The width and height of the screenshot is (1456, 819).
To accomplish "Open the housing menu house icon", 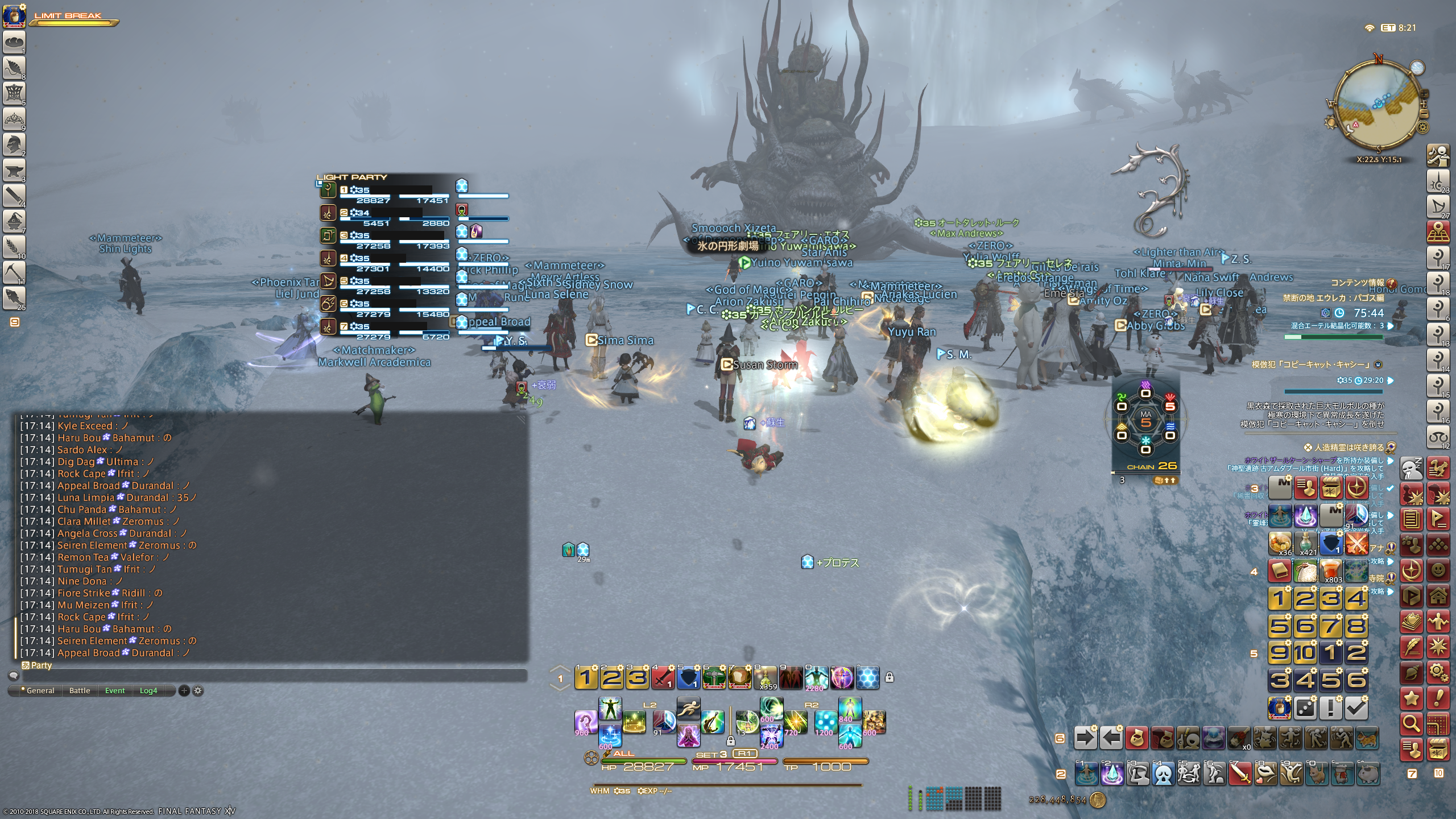I will click(x=1438, y=596).
